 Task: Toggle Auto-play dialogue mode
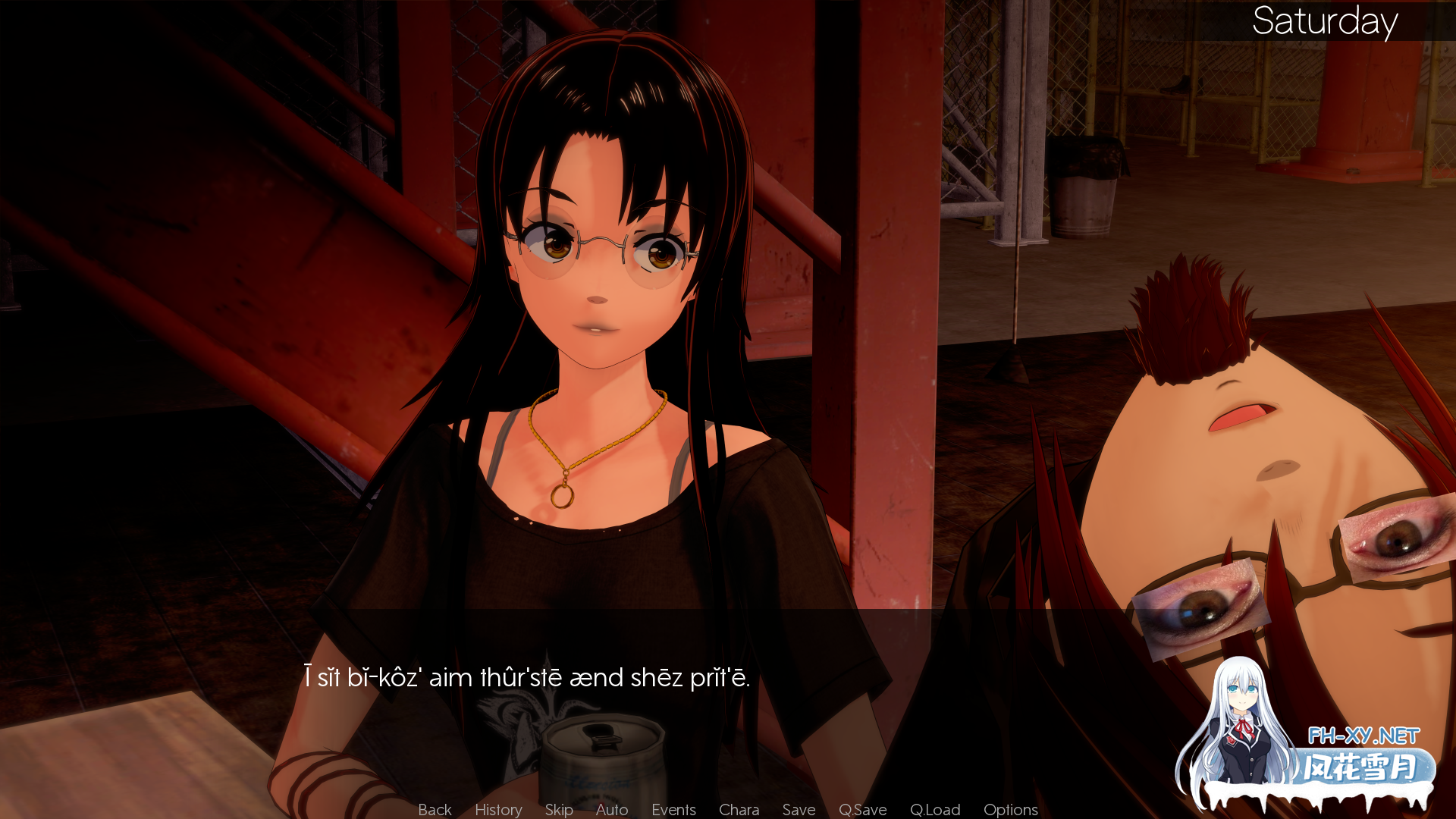tap(611, 809)
